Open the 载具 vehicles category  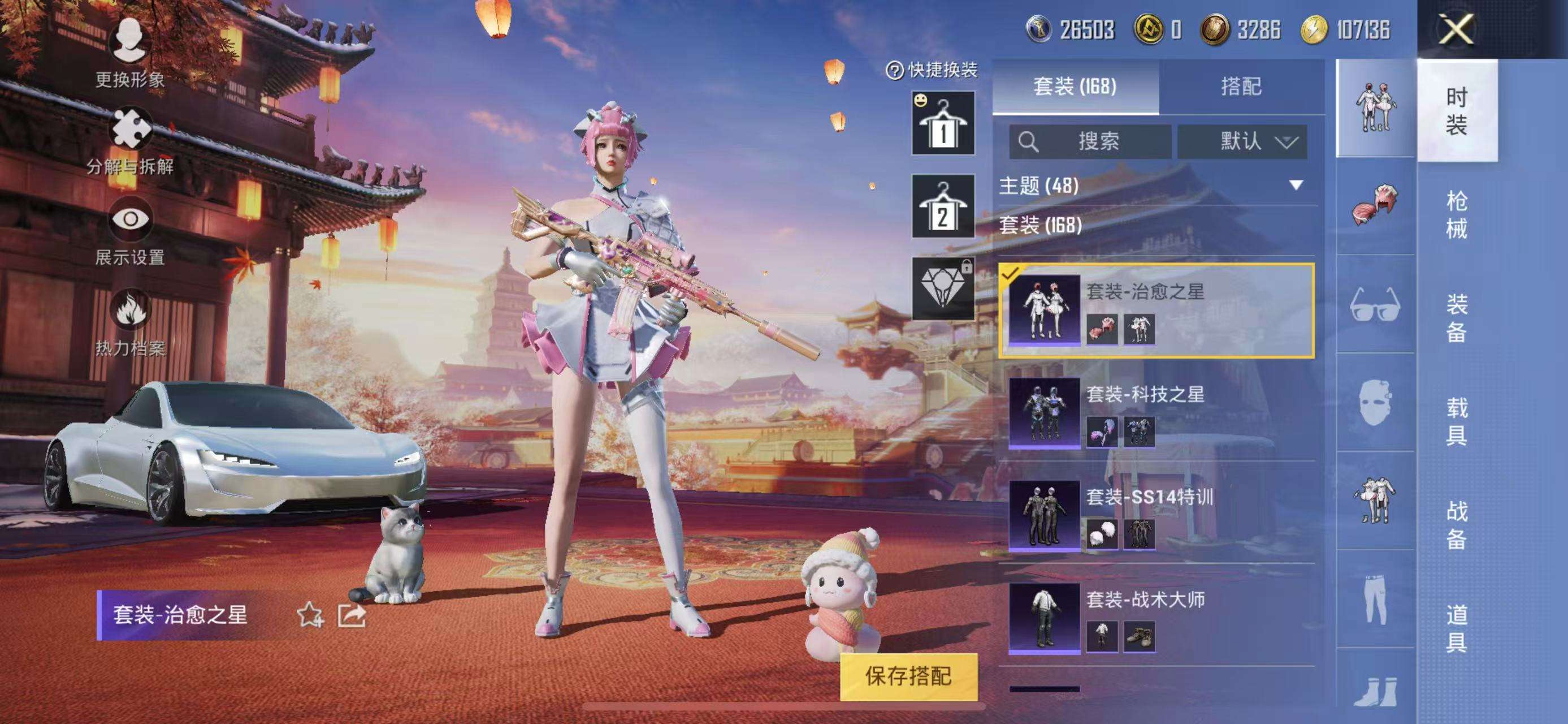[x=1457, y=421]
